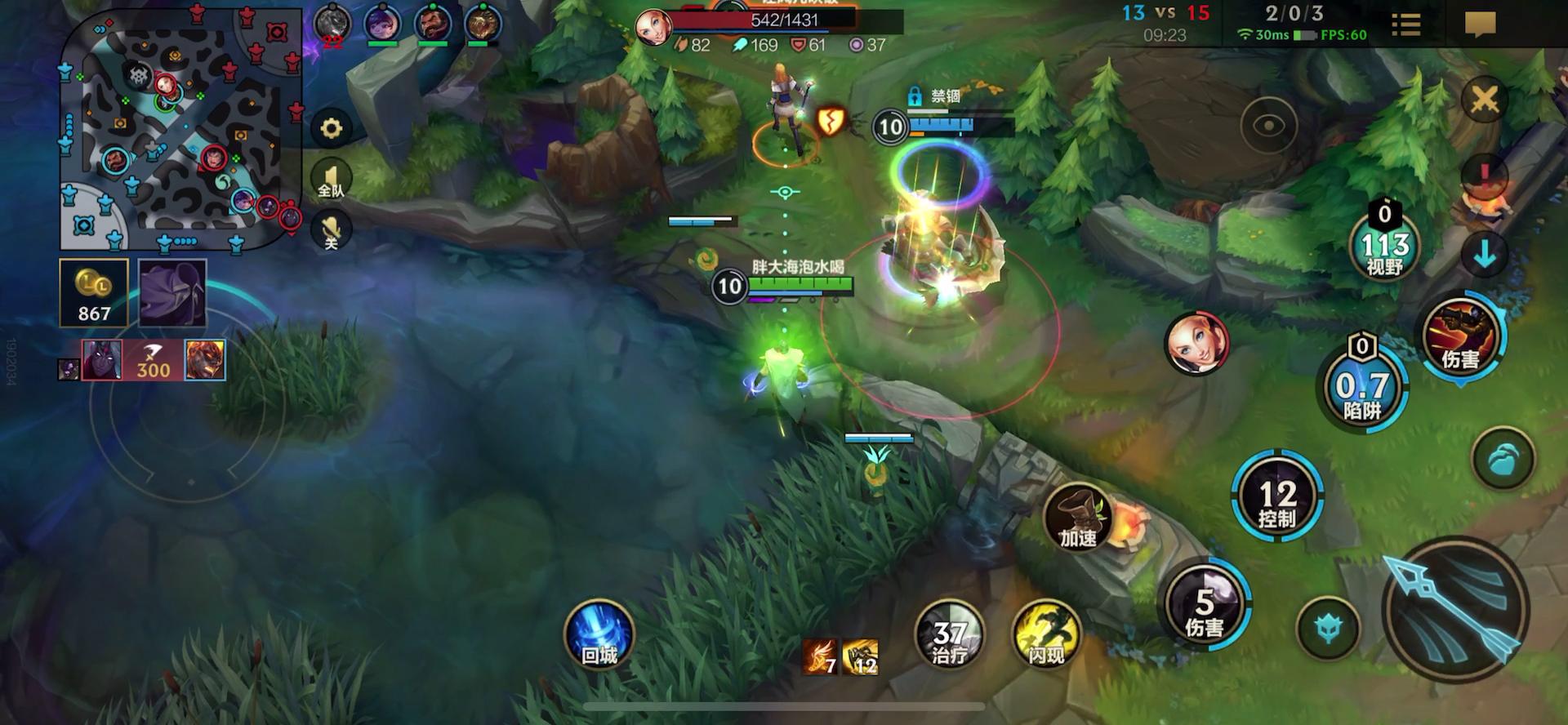This screenshot has height=725, width=1568.
Task: Target the enemy Lux champion portrait
Action: [x=1196, y=343]
